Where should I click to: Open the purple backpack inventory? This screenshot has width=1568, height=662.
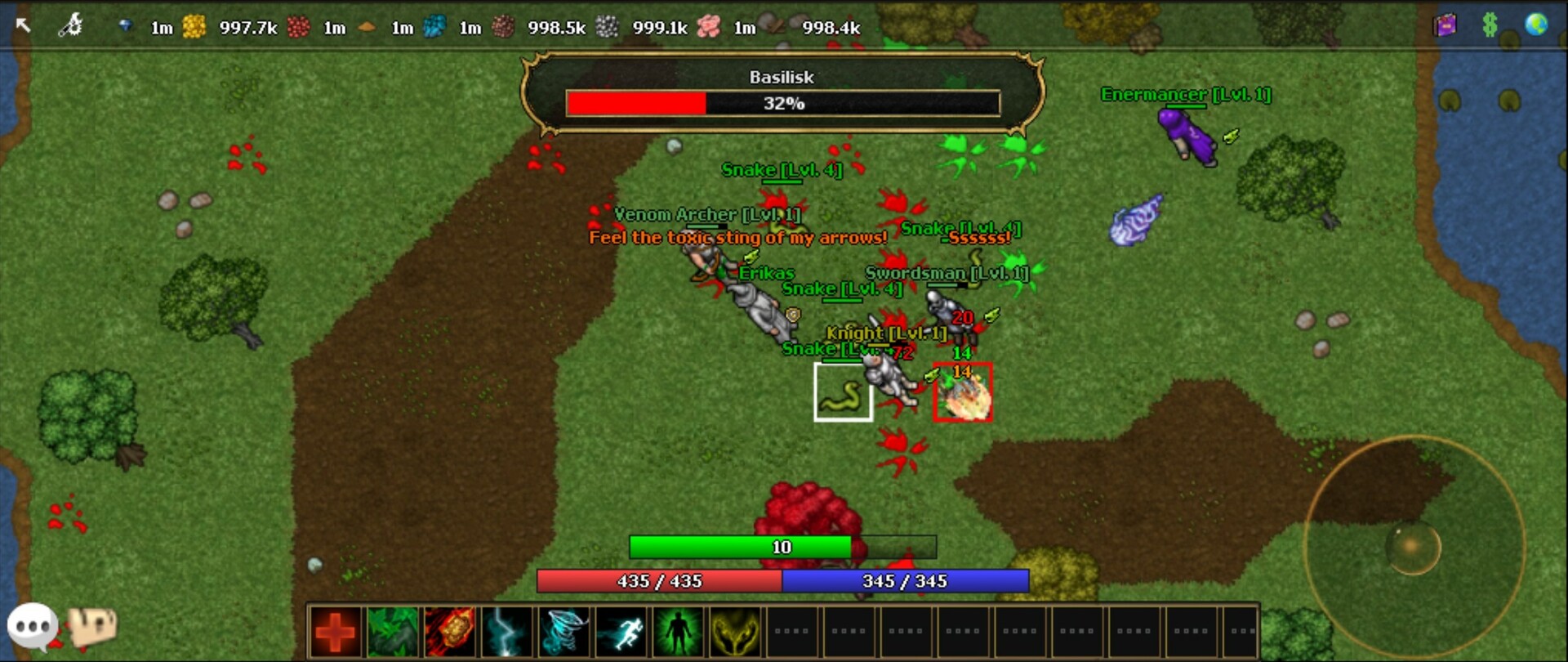pyautogui.click(x=1444, y=25)
